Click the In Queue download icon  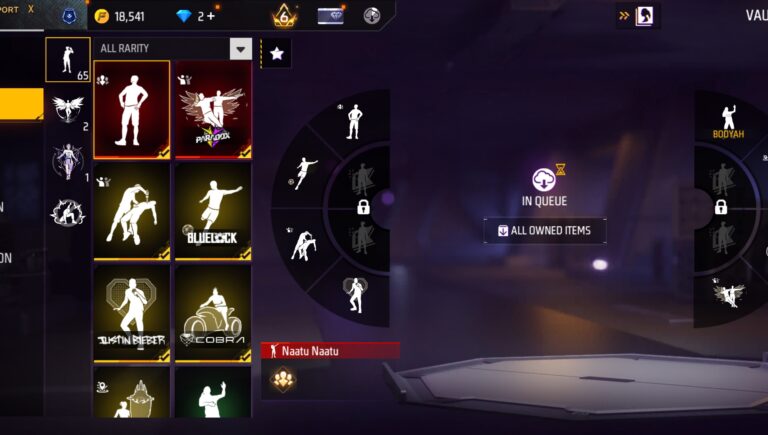(545, 178)
